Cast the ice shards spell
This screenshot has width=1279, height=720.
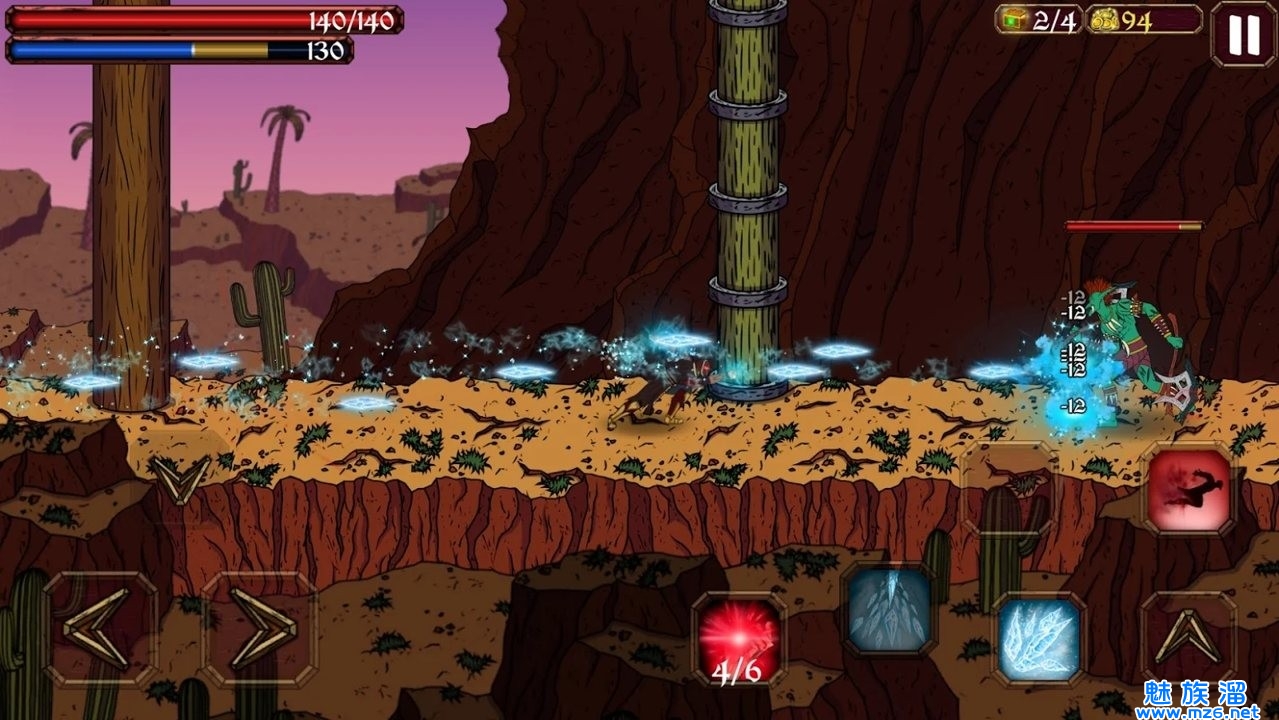tap(1039, 638)
